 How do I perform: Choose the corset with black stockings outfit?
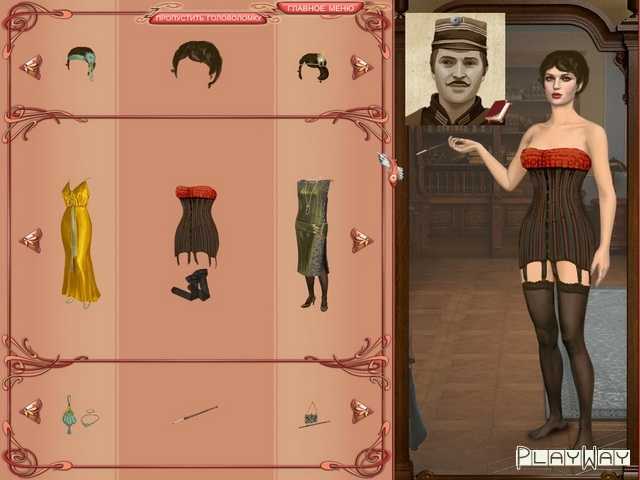click(x=196, y=240)
